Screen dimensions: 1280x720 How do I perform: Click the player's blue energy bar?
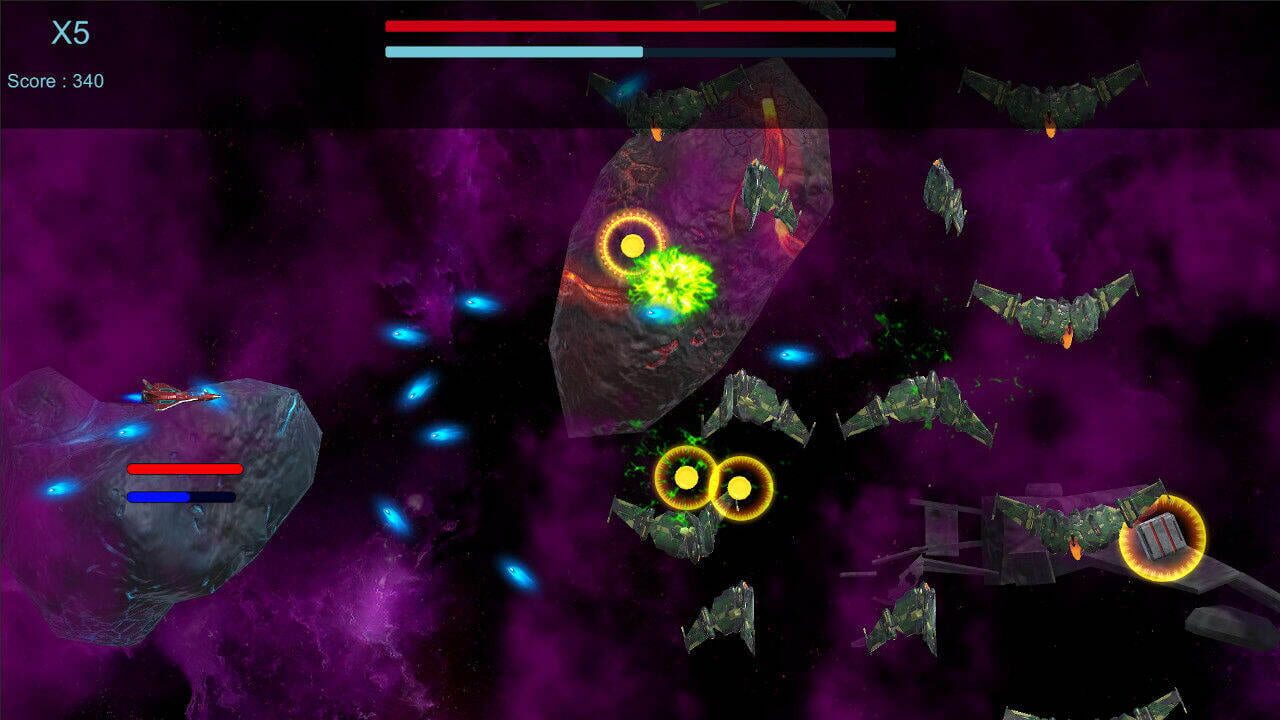point(180,496)
